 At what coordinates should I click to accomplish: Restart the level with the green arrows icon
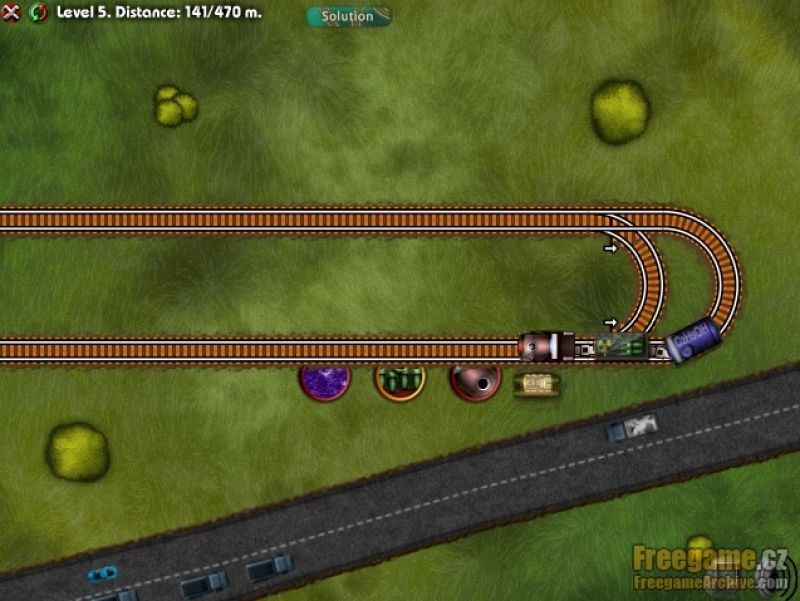tap(39, 13)
